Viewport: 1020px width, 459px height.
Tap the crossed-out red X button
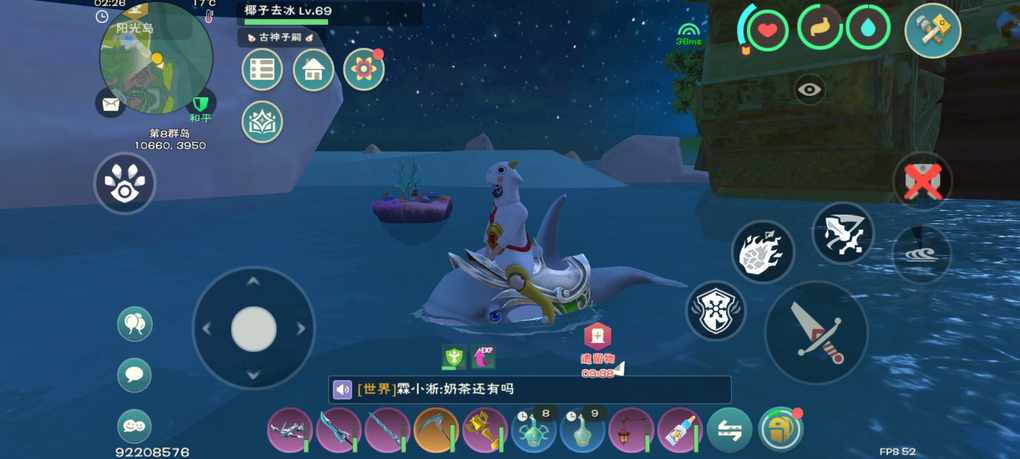(921, 181)
